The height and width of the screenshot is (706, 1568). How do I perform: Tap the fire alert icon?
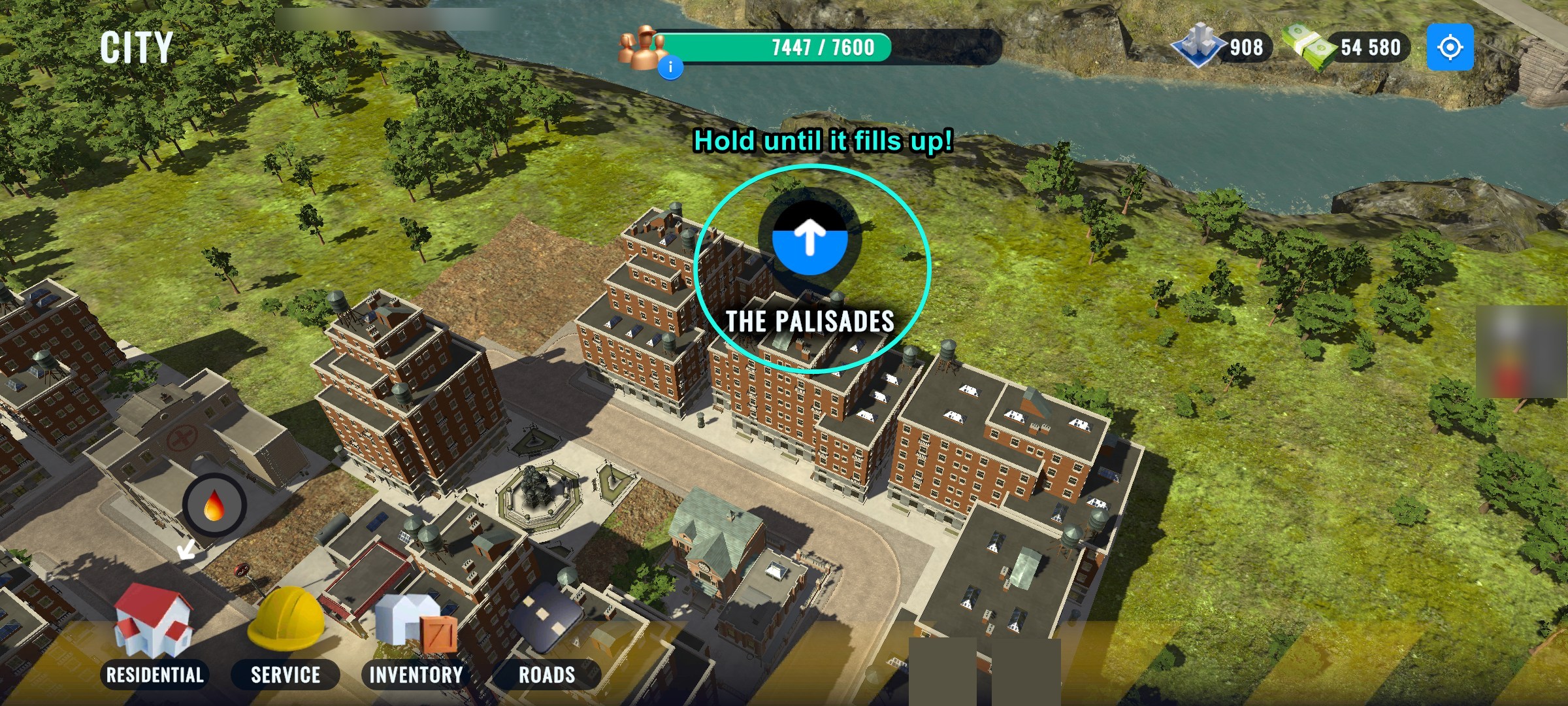click(x=214, y=505)
